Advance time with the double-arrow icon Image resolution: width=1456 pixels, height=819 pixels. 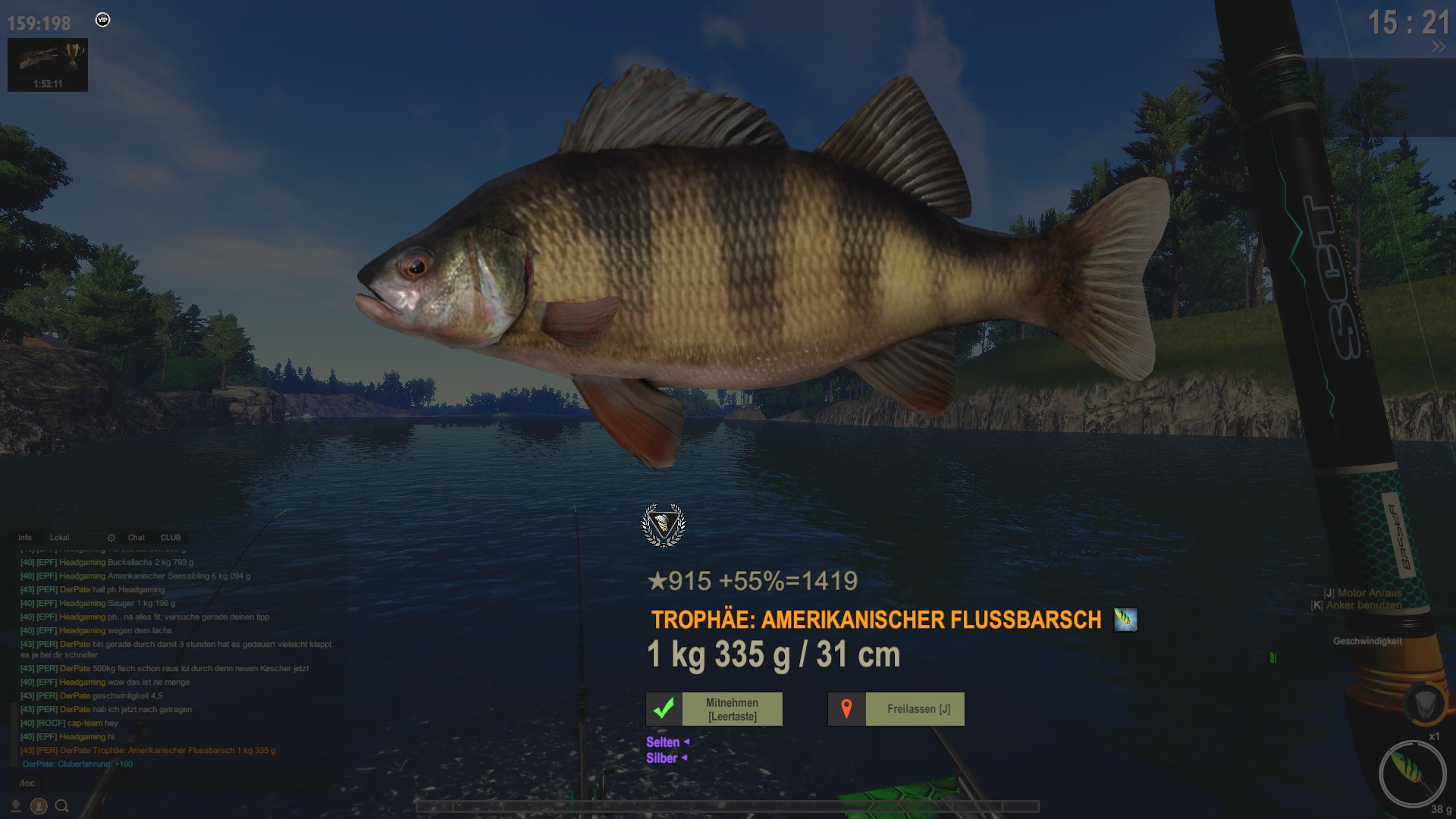click(x=1438, y=47)
